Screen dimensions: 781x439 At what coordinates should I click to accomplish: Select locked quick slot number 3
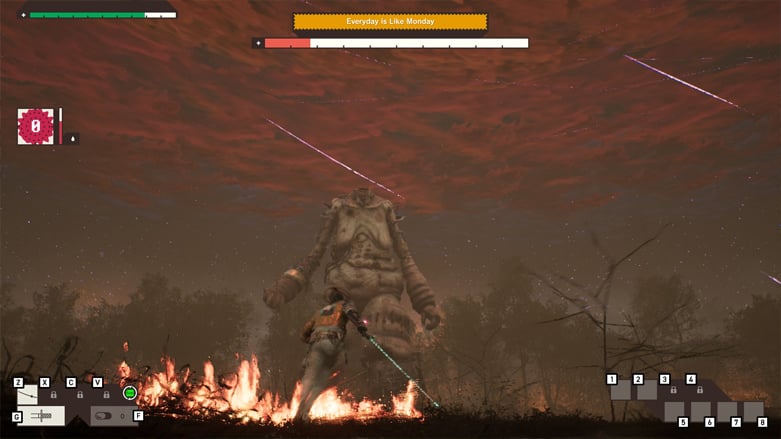click(674, 390)
